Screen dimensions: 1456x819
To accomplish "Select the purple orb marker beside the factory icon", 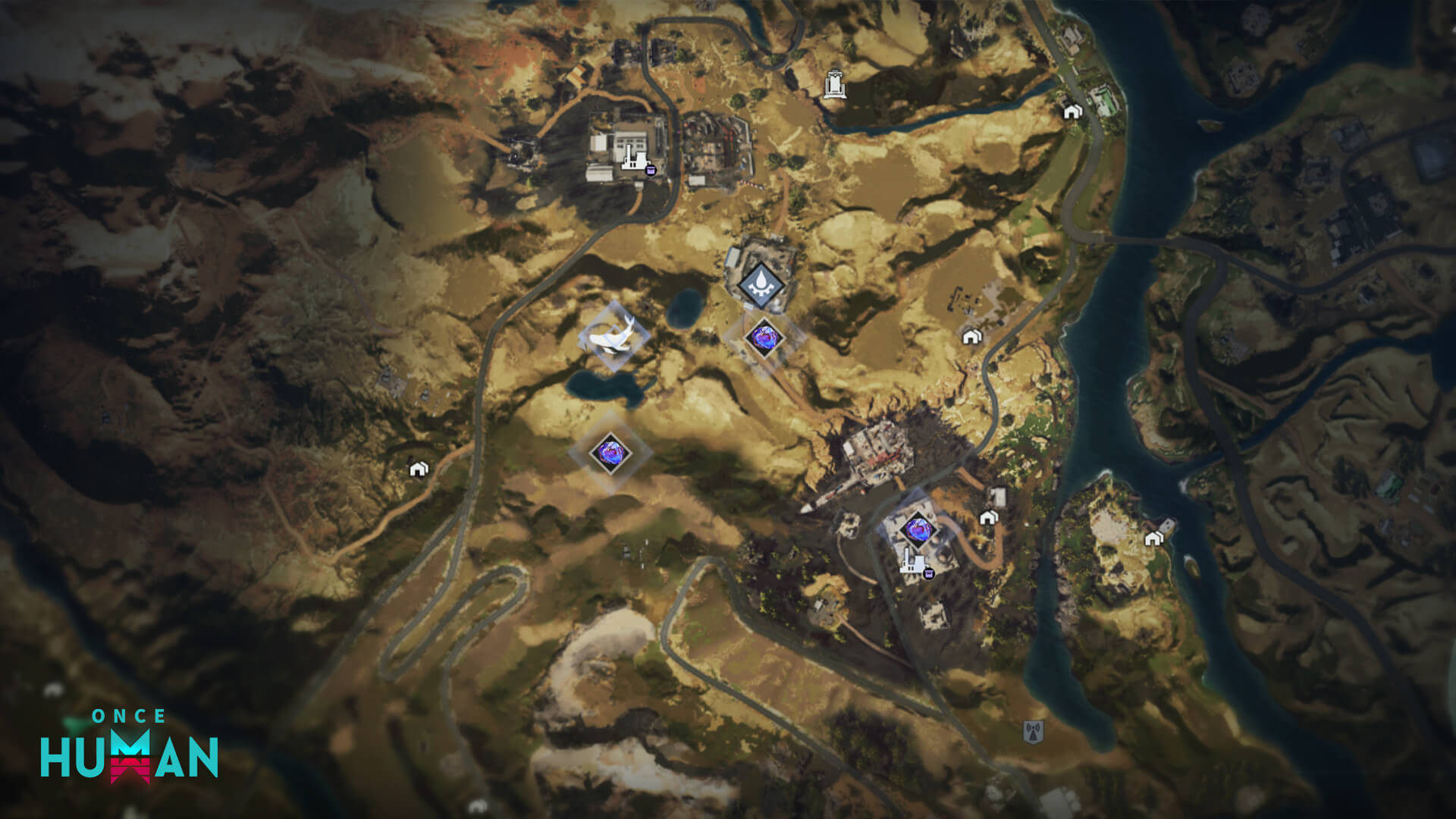I will coord(918,527).
